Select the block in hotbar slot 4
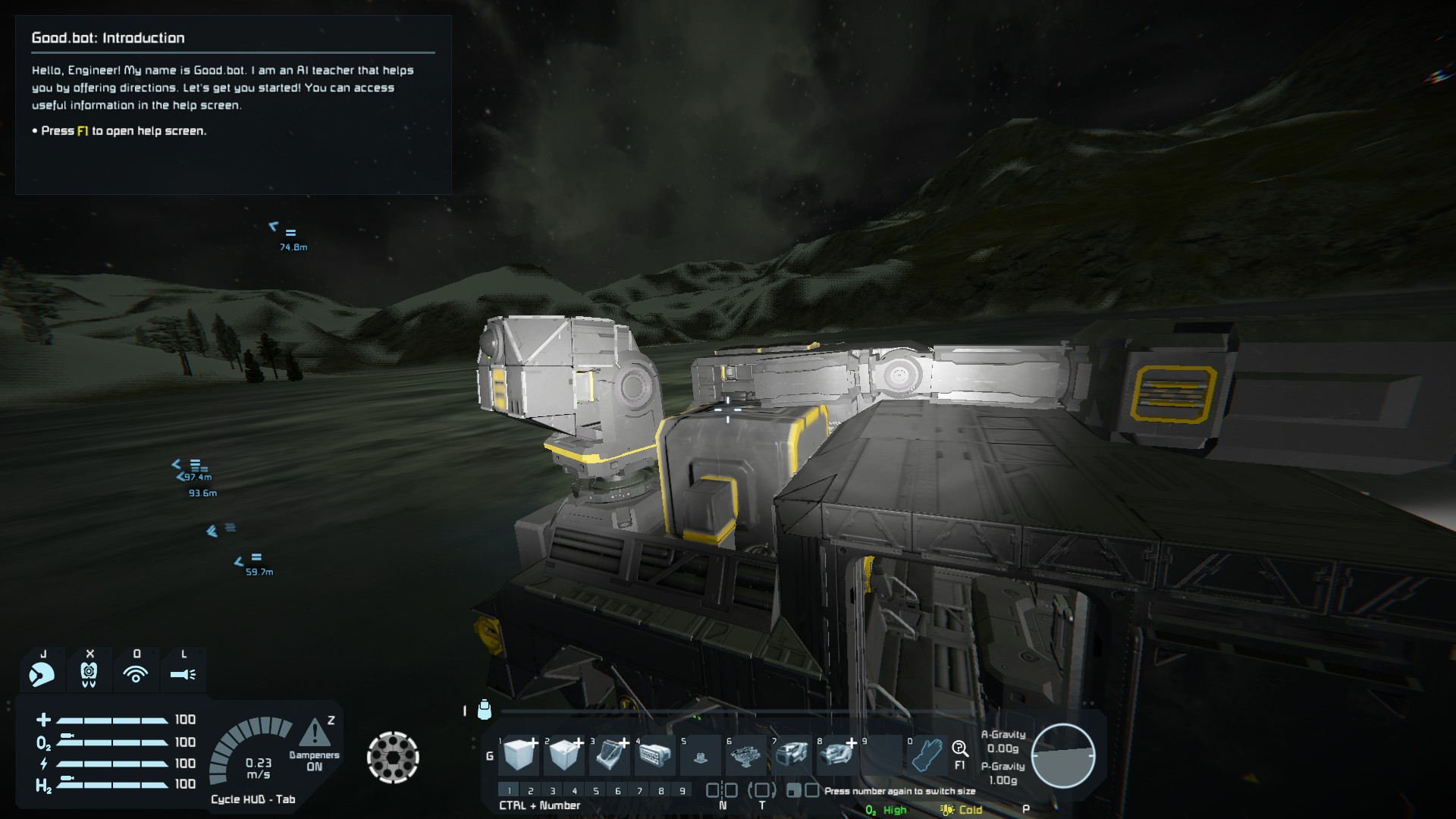This screenshot has width=1456, height=819. point(655,755)
